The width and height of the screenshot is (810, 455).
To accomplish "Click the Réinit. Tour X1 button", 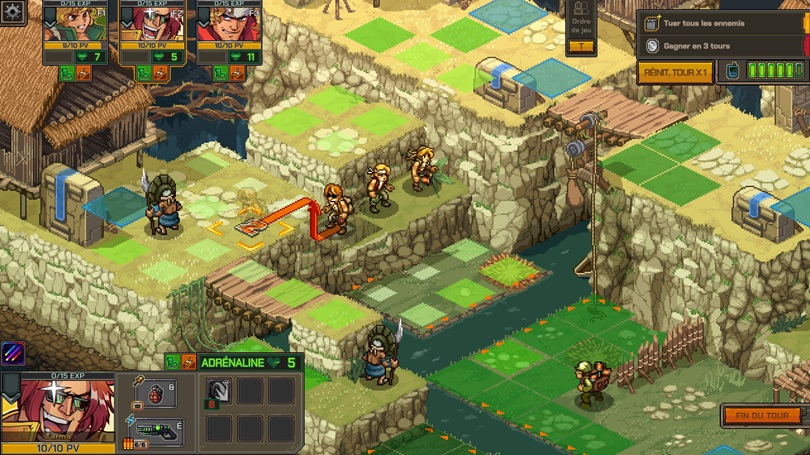I will (675, 72).
